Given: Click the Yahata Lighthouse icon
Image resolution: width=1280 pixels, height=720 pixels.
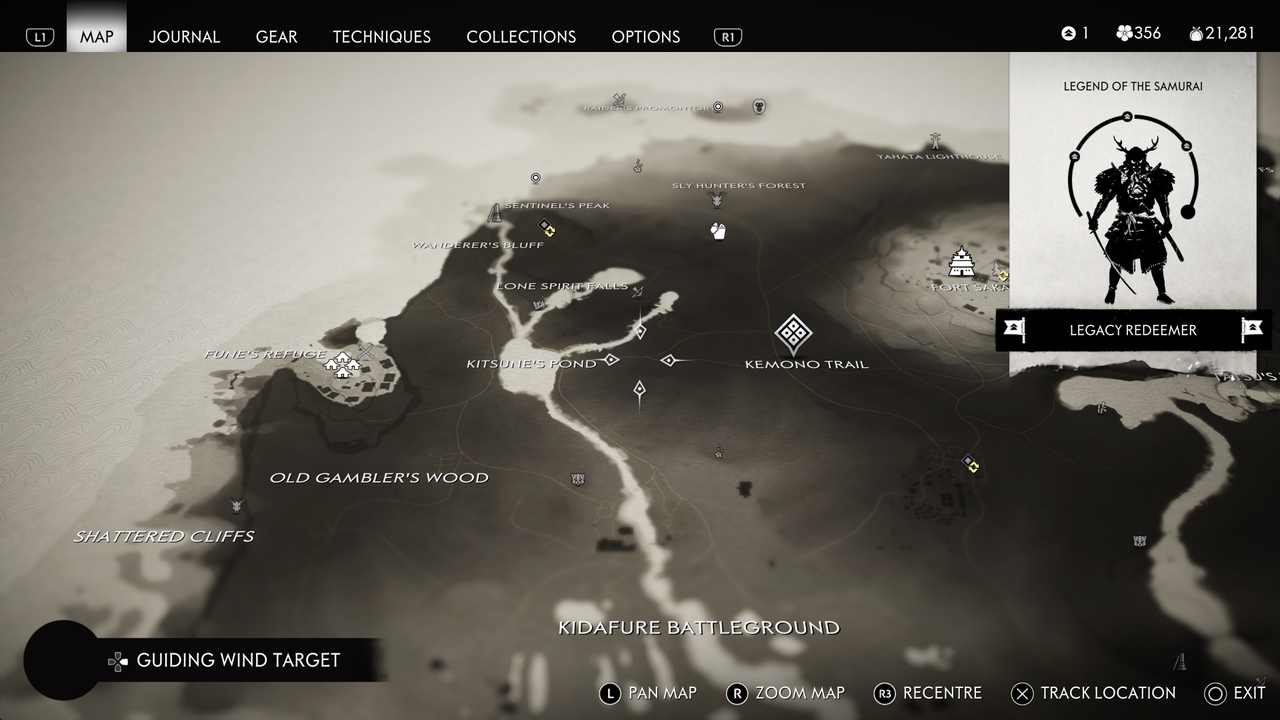Looking at the screenshot, I should click(x=936, y=140).
